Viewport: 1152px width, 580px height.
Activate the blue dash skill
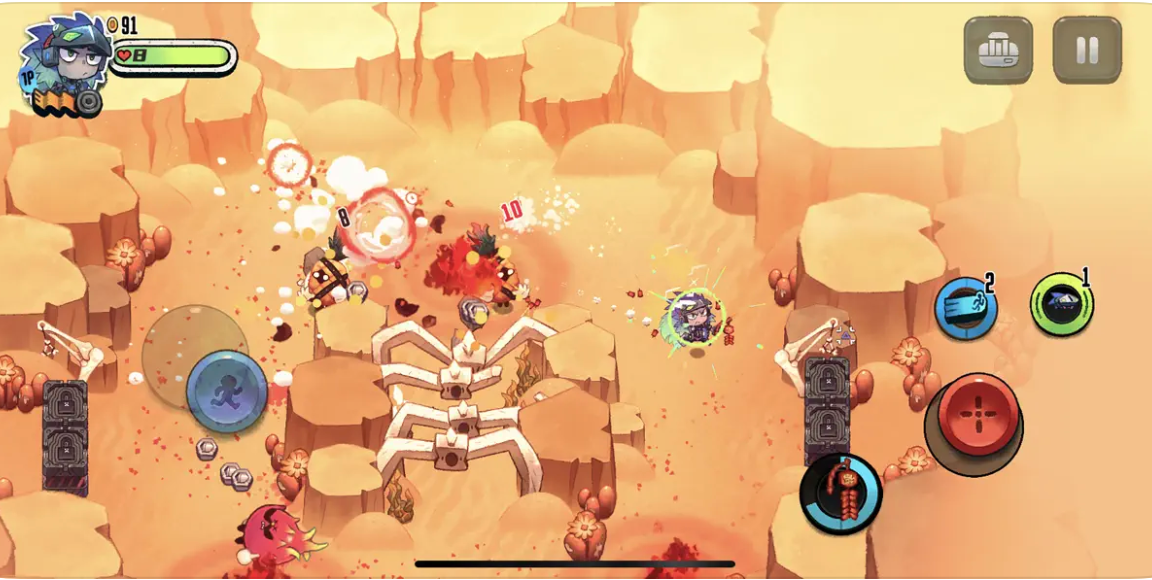(x=965, y=308)
